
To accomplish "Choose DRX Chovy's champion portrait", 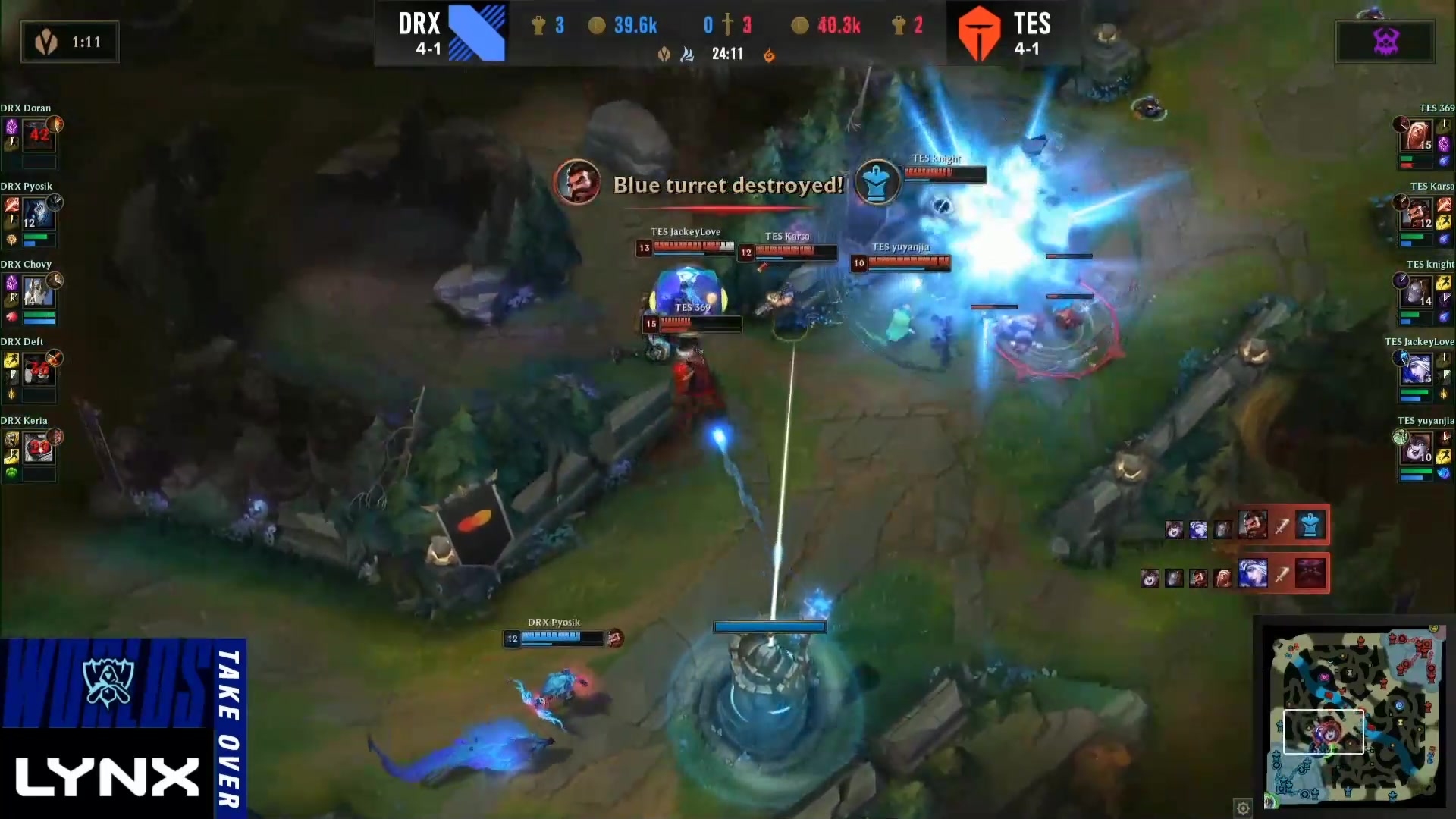I will pyautogui.click(x=39, y=292).
